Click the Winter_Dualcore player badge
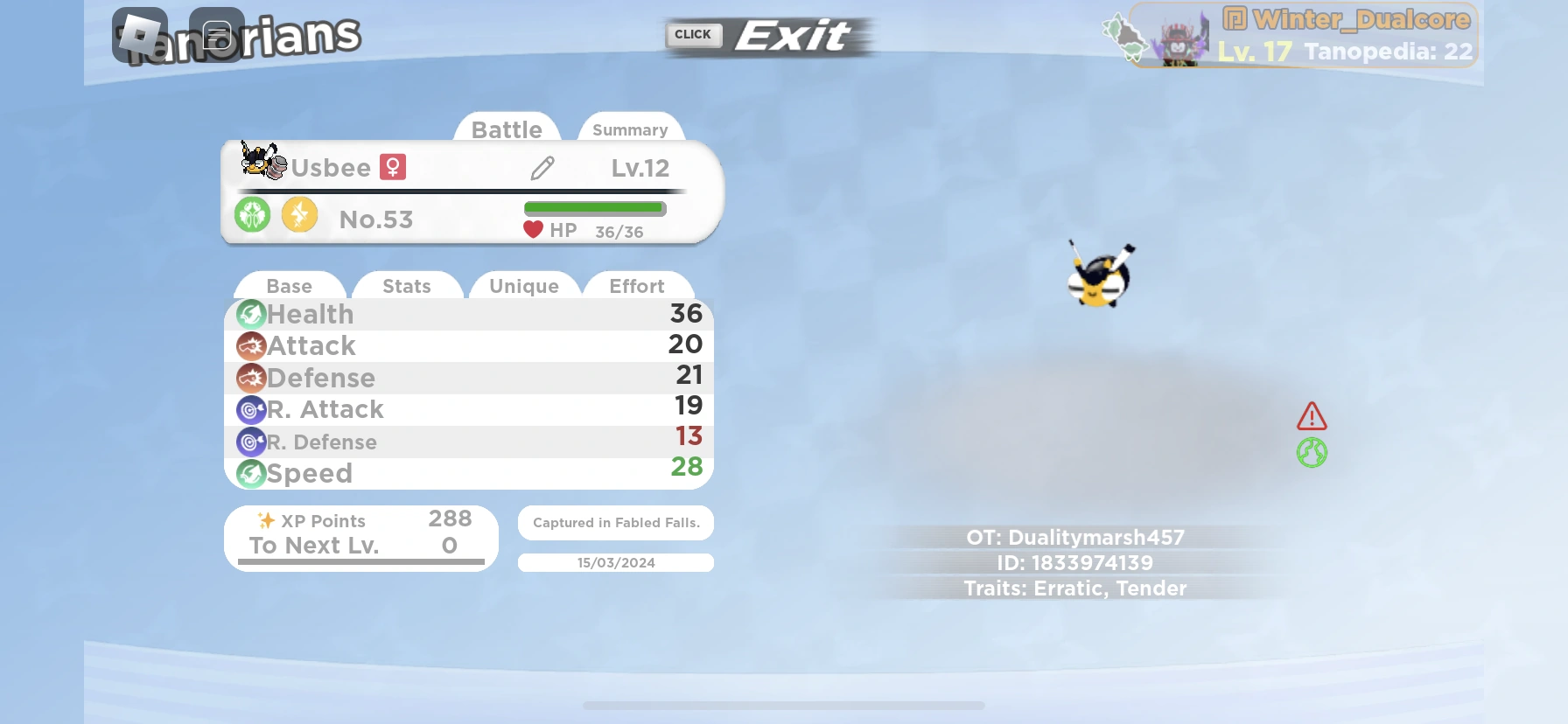 click(1305, 35)
